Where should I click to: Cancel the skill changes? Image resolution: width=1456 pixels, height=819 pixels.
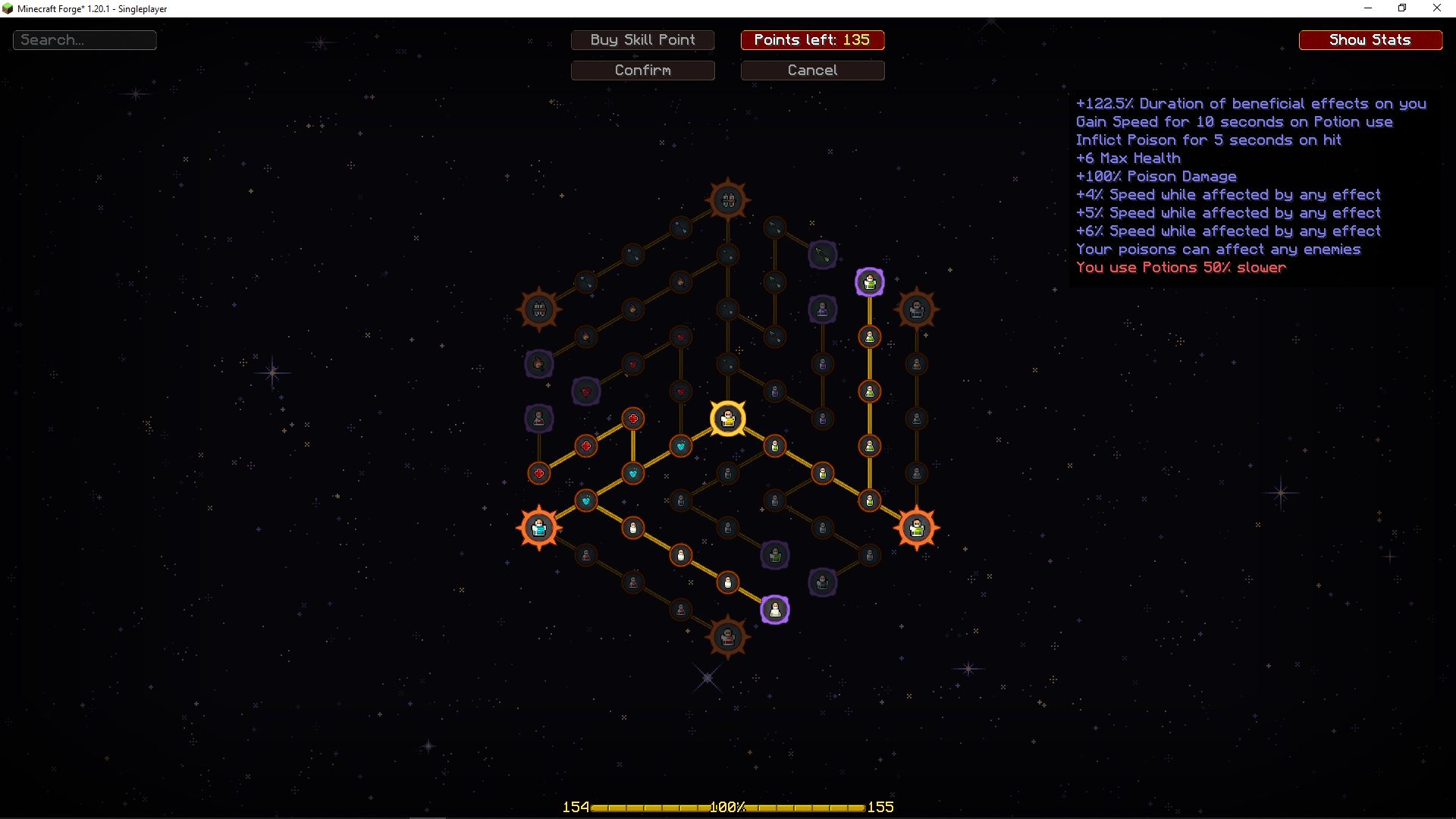812,71
